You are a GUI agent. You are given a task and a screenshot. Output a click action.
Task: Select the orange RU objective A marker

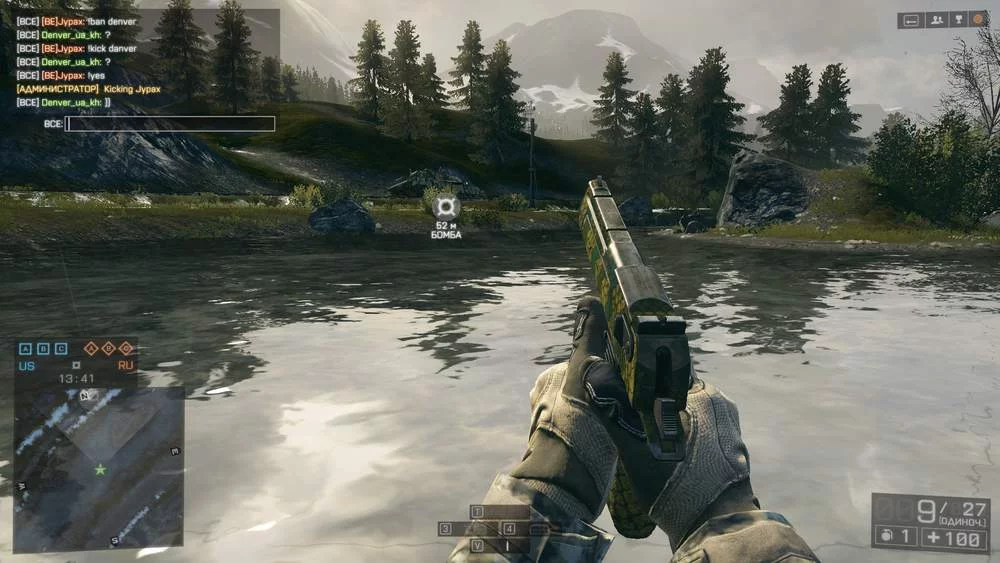[91, 349]
